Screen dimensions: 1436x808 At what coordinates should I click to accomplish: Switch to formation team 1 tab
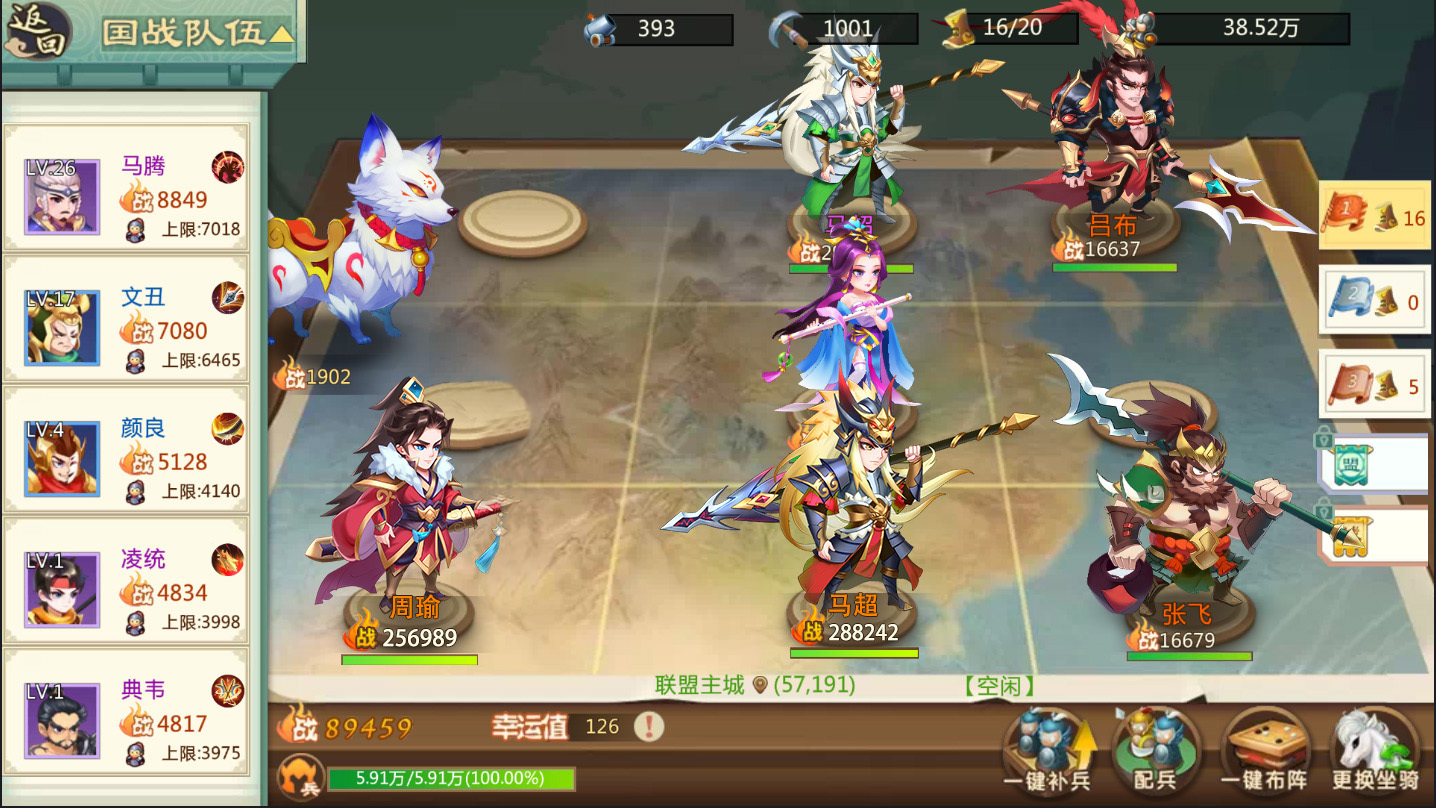coord(1374,215)
